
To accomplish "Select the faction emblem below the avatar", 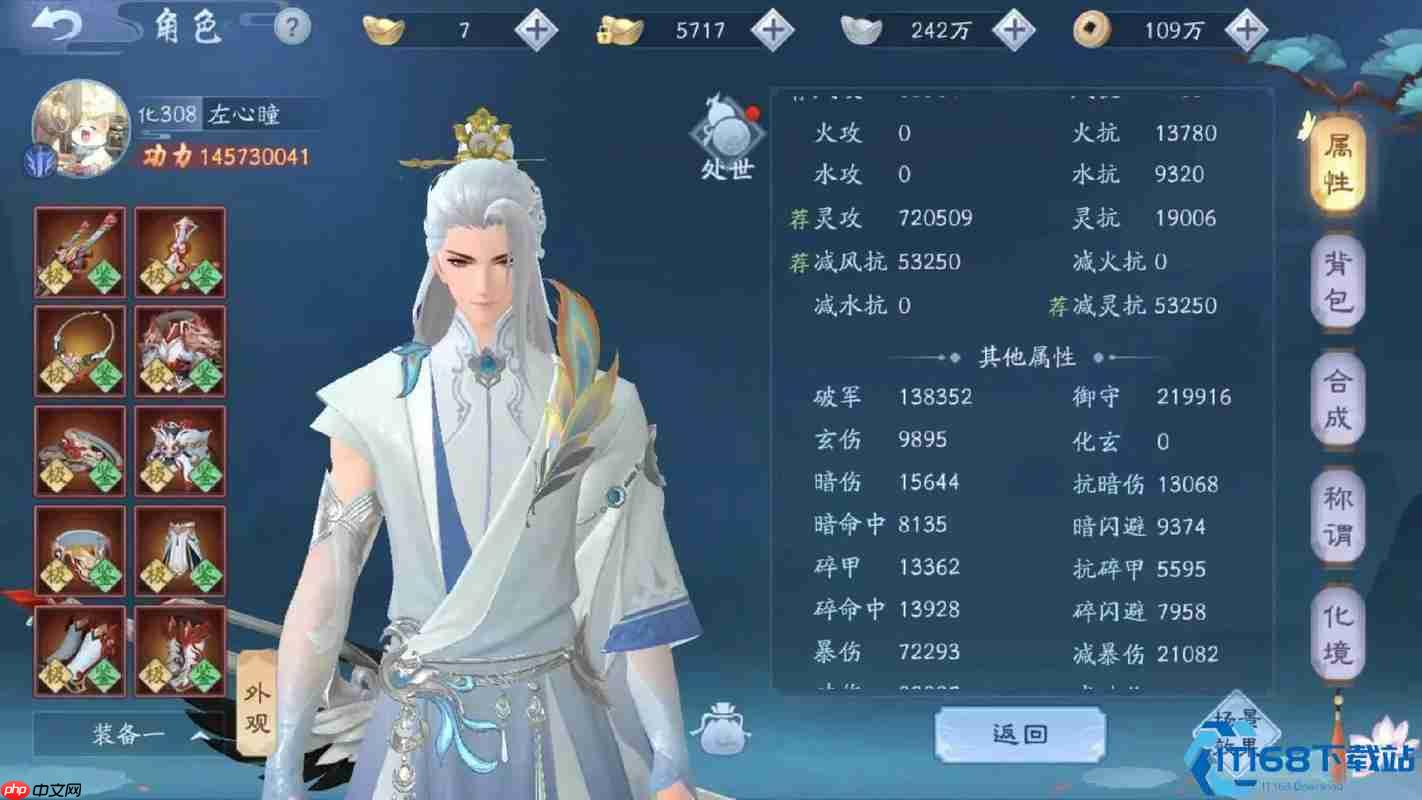I will (x=40, y=160).
